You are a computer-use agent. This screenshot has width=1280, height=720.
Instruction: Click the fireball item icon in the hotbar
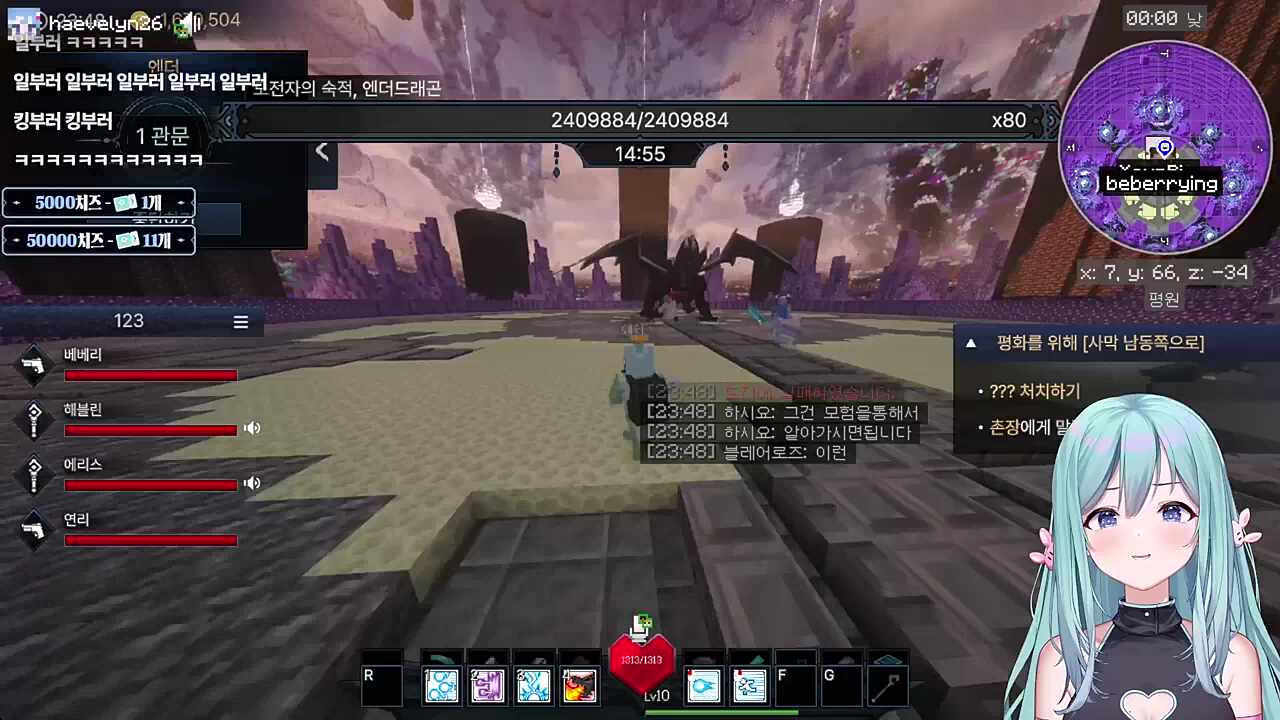(x=703, y=685)
